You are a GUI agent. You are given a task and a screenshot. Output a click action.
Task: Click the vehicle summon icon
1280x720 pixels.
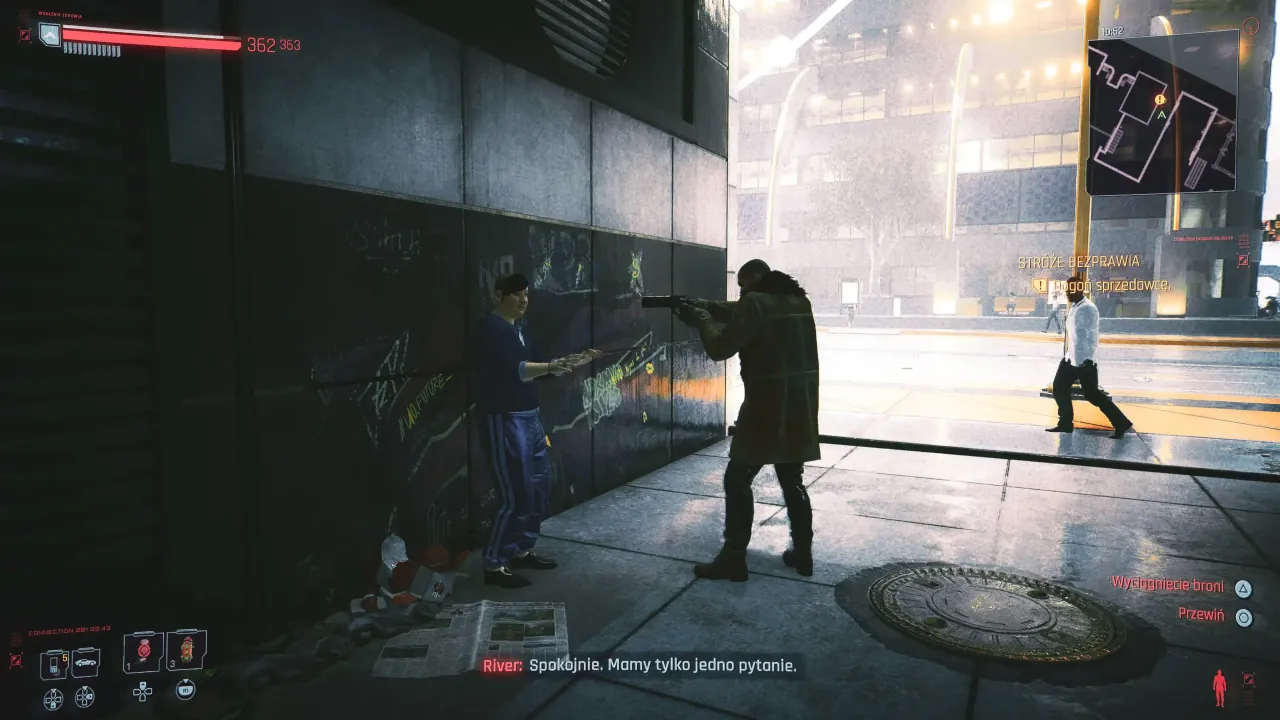point(86,662)
